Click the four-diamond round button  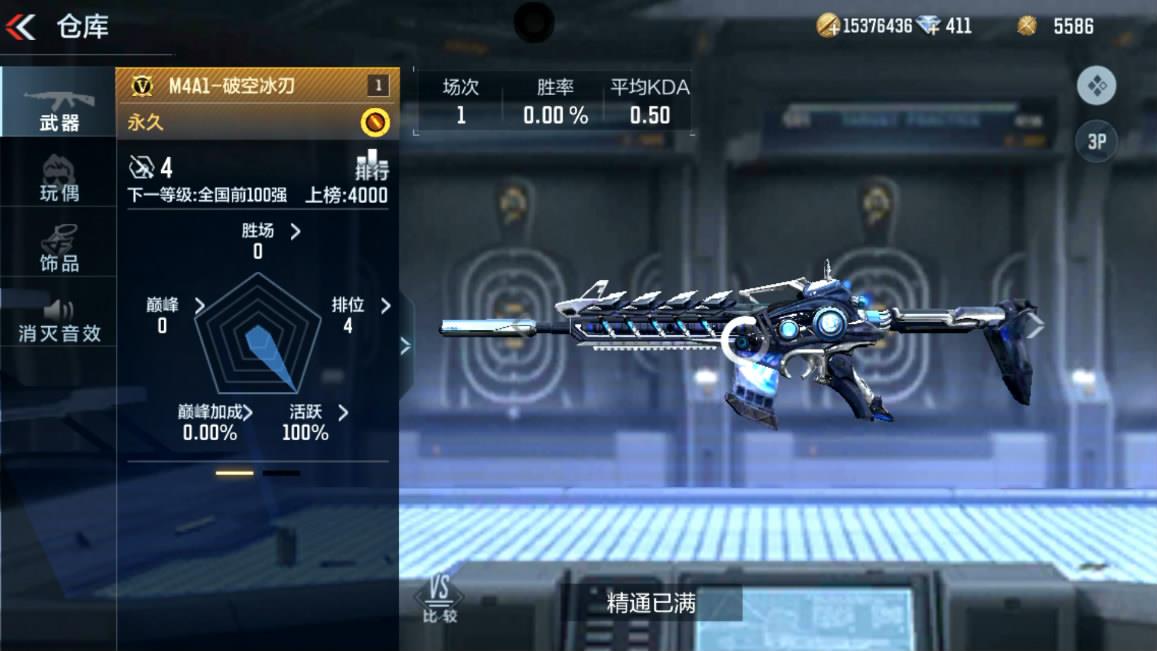pos(1096,86)
